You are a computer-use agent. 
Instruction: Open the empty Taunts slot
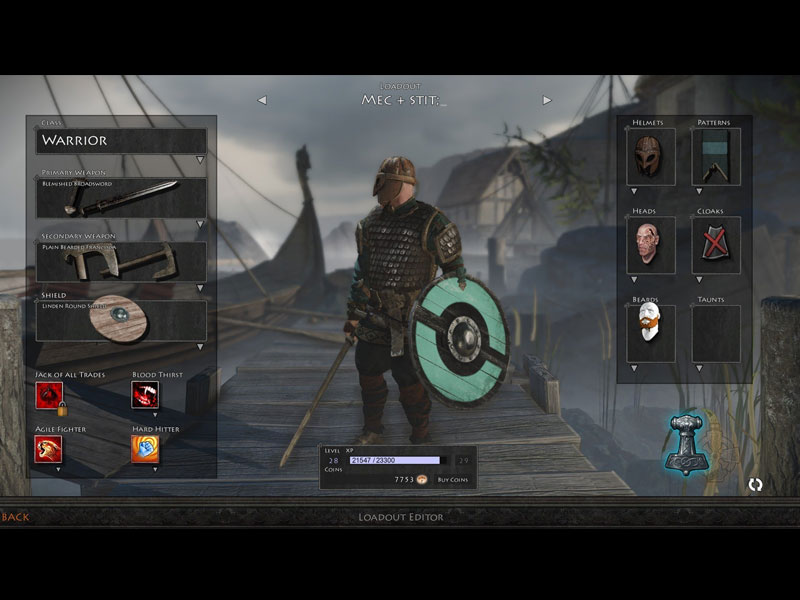tap(716, 333)
